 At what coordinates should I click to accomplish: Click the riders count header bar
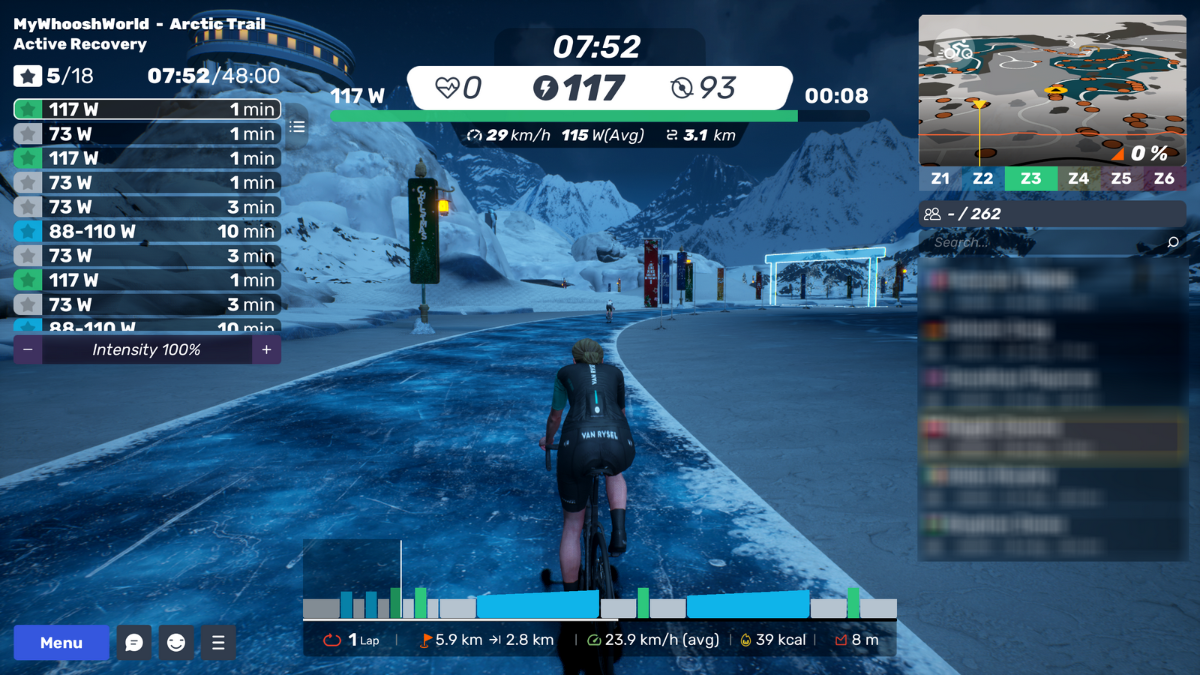click(x=1052, y=214)
